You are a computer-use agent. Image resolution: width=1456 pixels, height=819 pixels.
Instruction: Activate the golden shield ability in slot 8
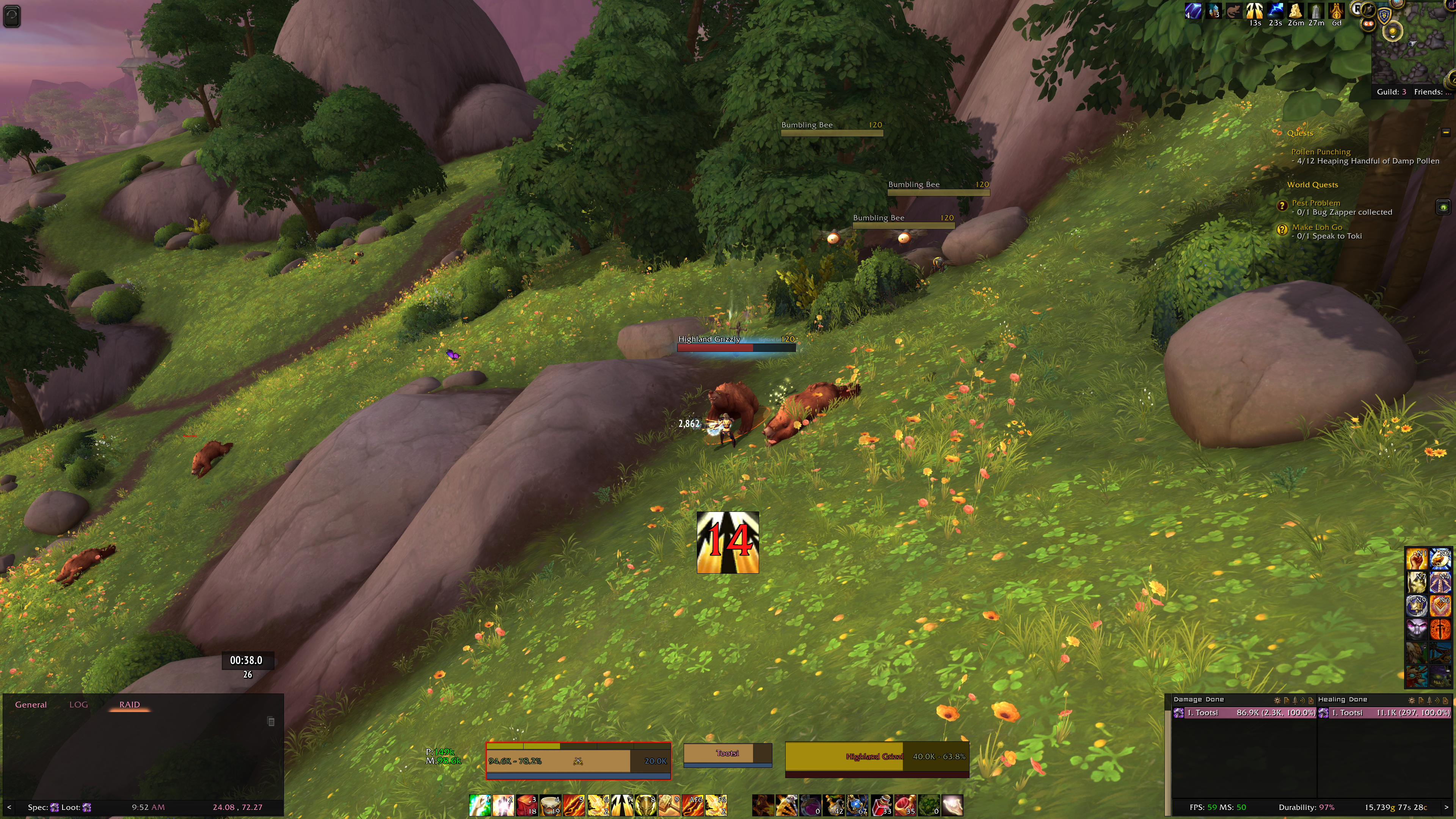(645, 805)
